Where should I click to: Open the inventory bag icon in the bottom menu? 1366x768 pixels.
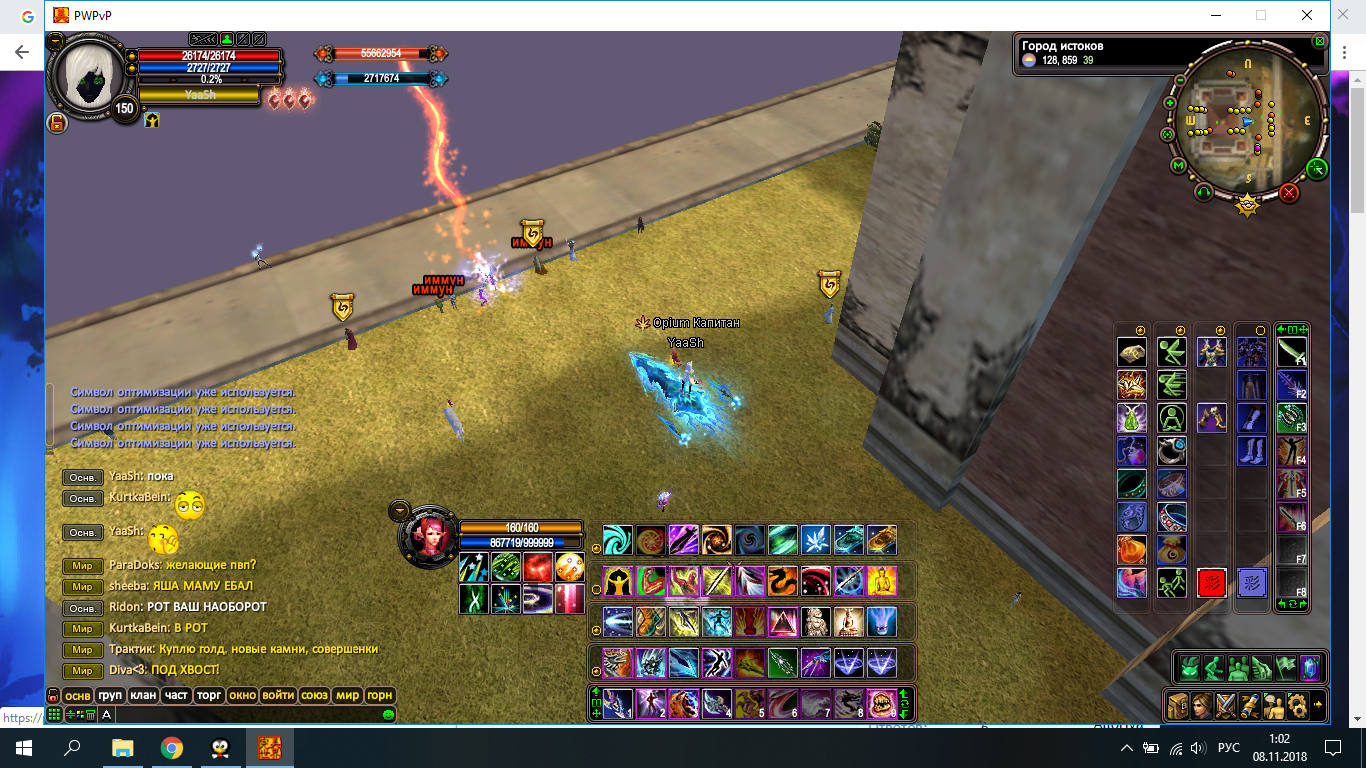click(1178, 705)
